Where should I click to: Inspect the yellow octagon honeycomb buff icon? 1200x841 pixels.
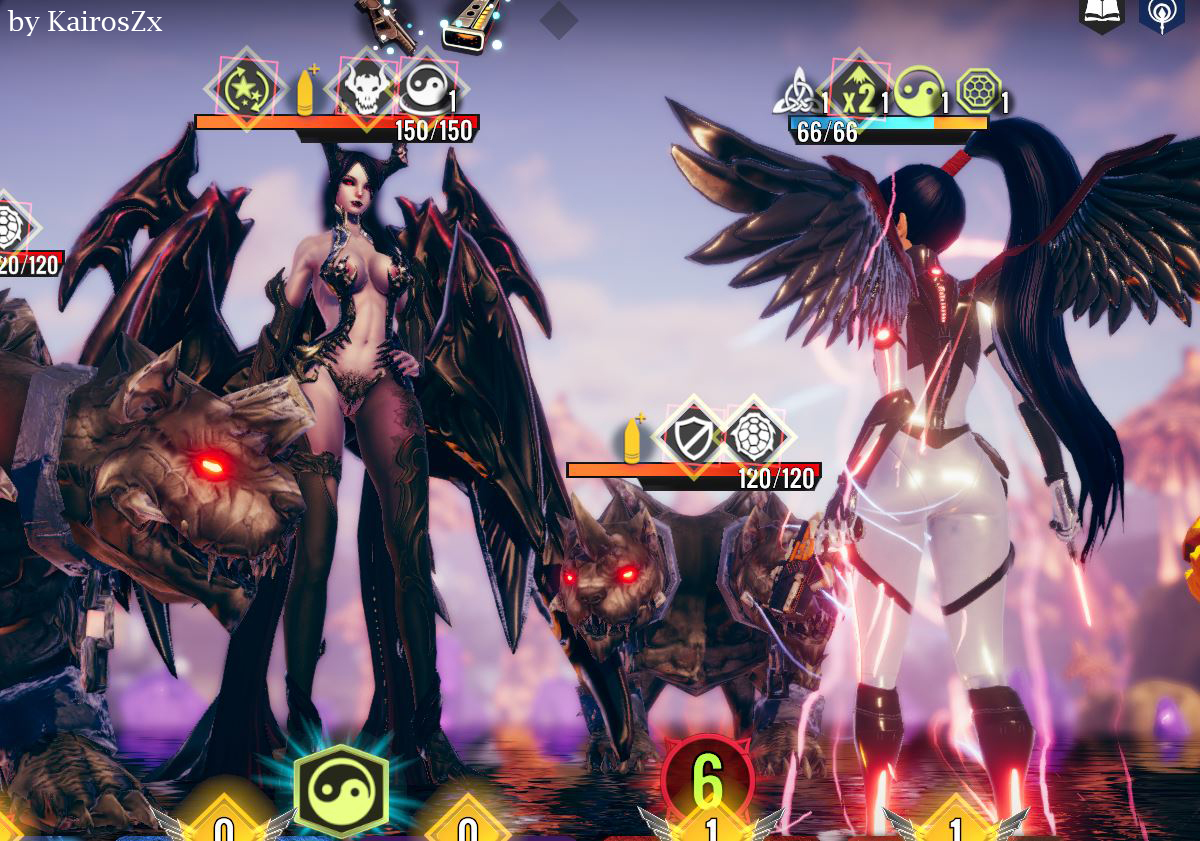[978, 92]
